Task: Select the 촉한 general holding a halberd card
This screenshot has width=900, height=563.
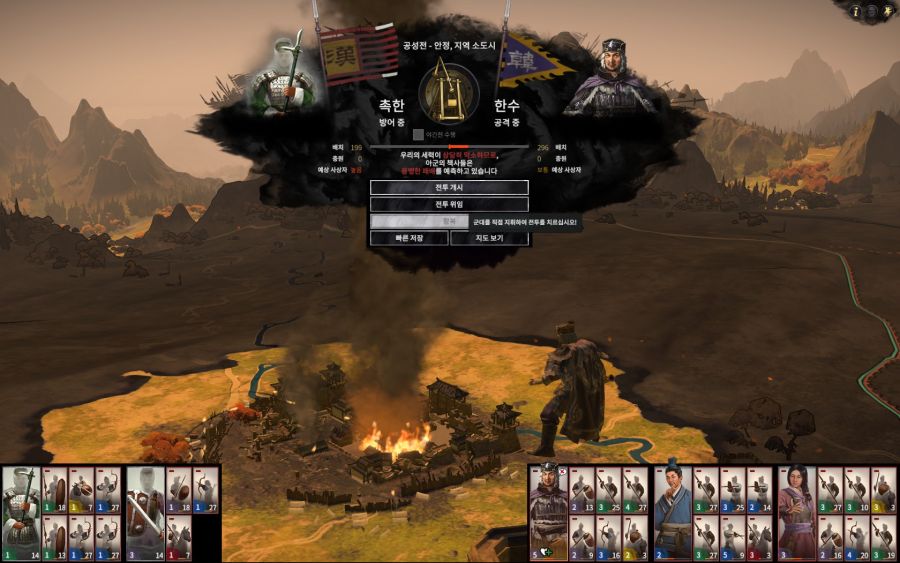Action: (x=20, y=513)
